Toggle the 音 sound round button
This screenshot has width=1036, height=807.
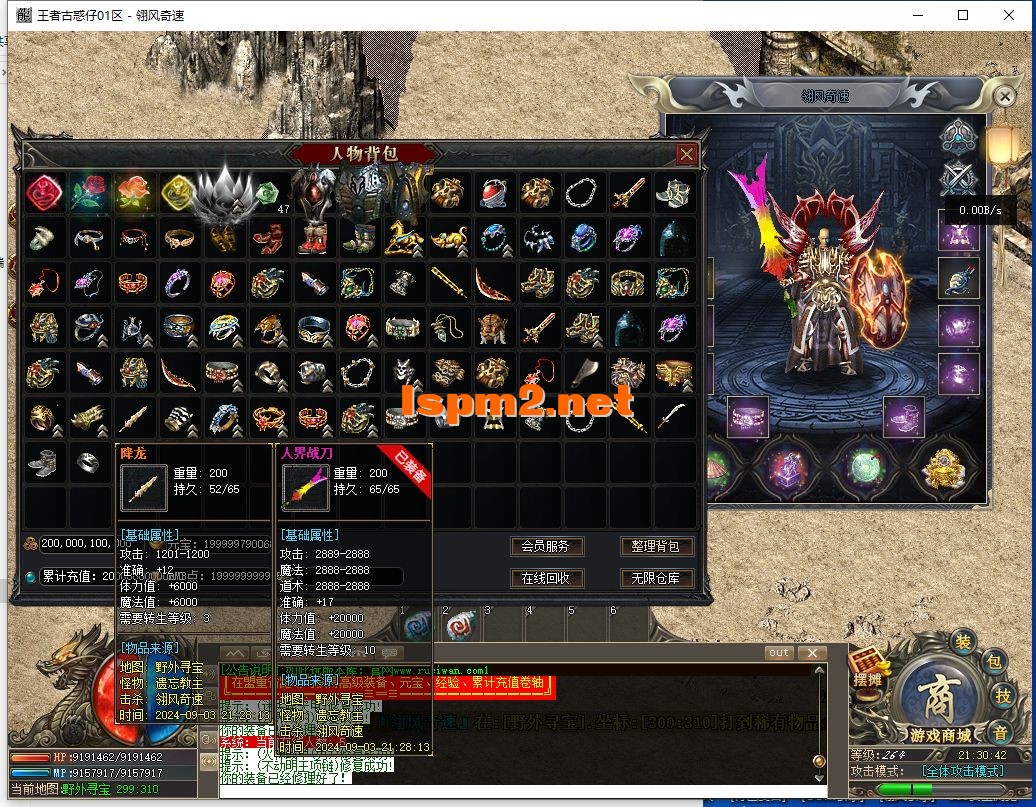pos(999,729)
